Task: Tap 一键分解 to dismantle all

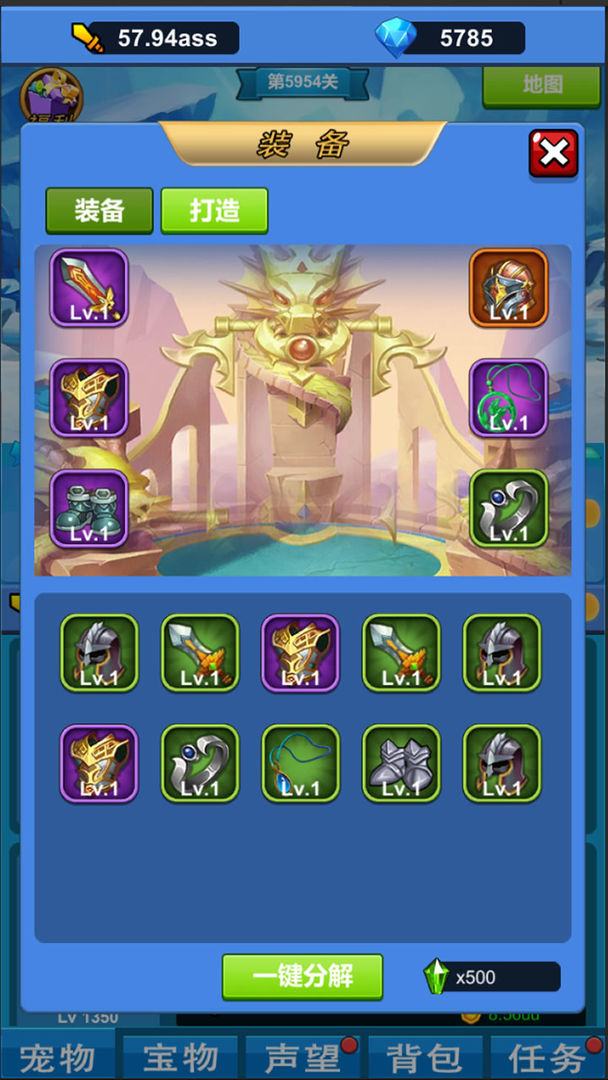Action: [x=302, y=976]
